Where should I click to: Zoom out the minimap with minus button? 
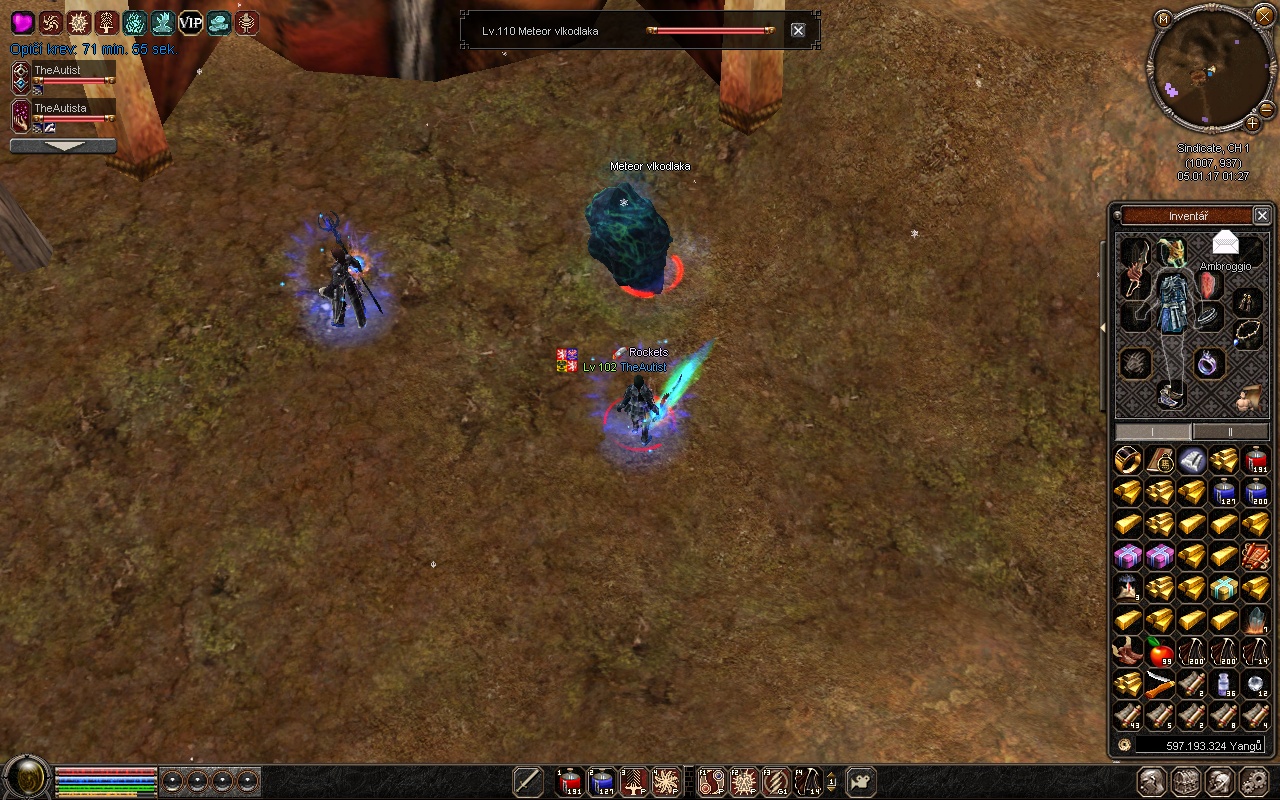pos(1266,108)
